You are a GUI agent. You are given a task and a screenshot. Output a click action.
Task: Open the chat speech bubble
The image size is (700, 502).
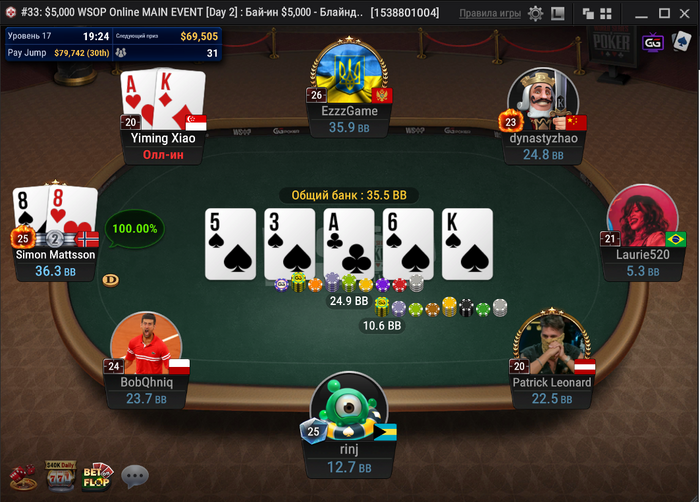click(135, 476)
